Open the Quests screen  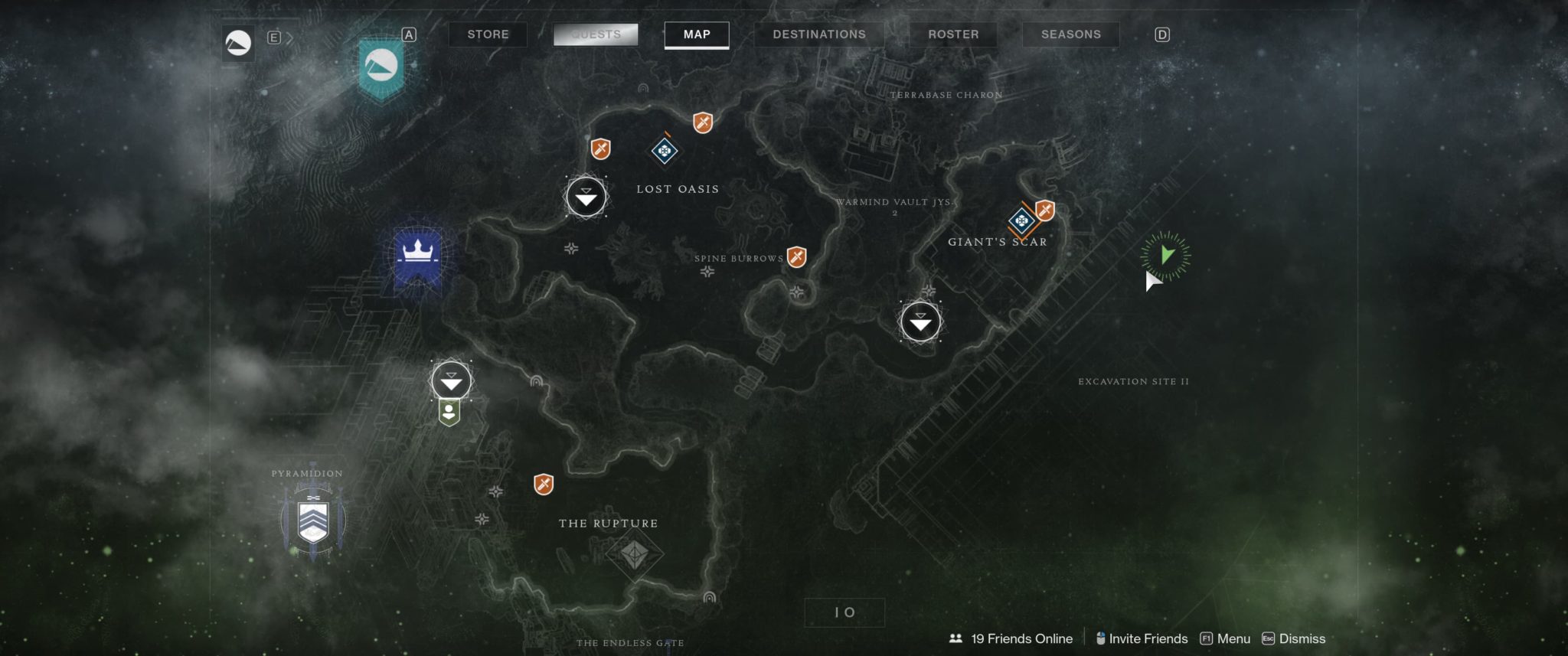596,34
